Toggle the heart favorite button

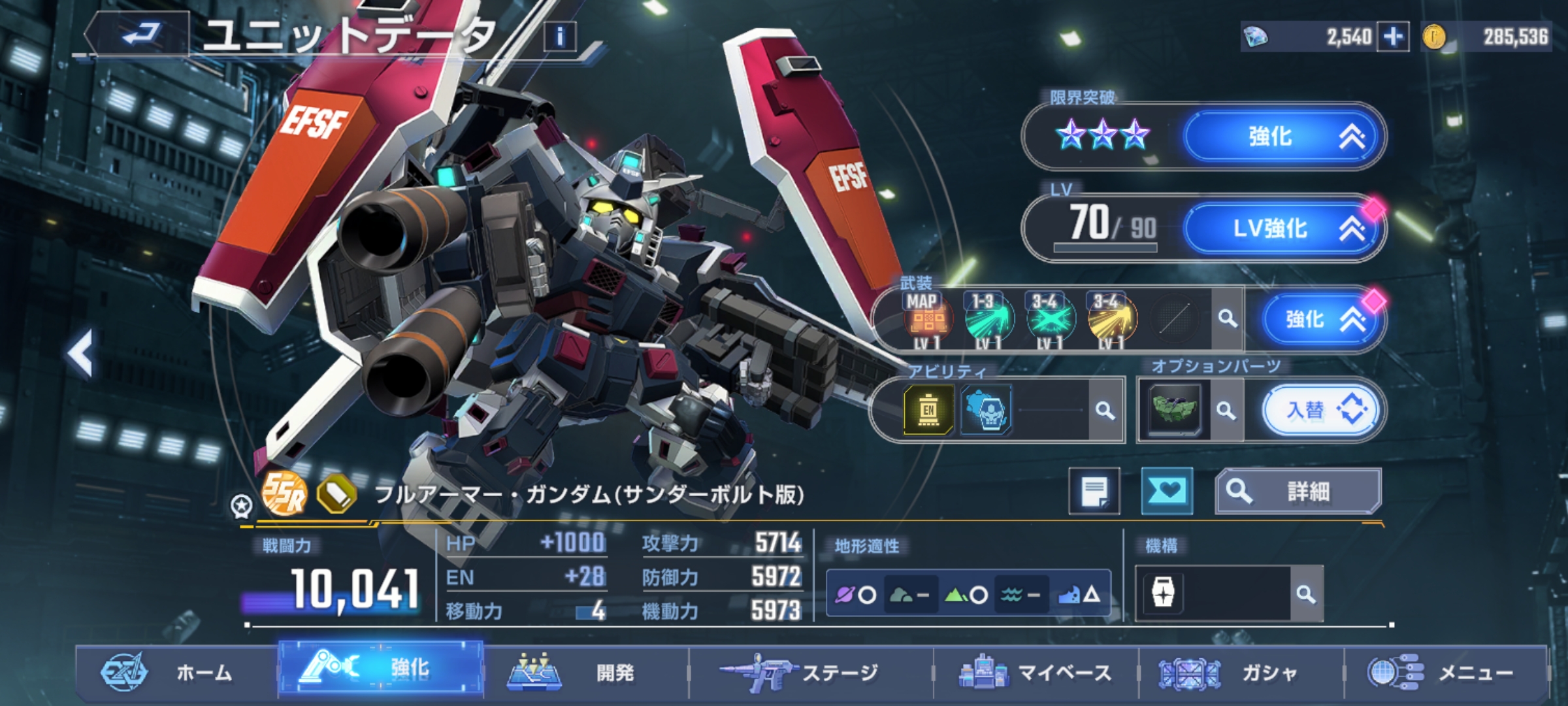[1167, 491]
